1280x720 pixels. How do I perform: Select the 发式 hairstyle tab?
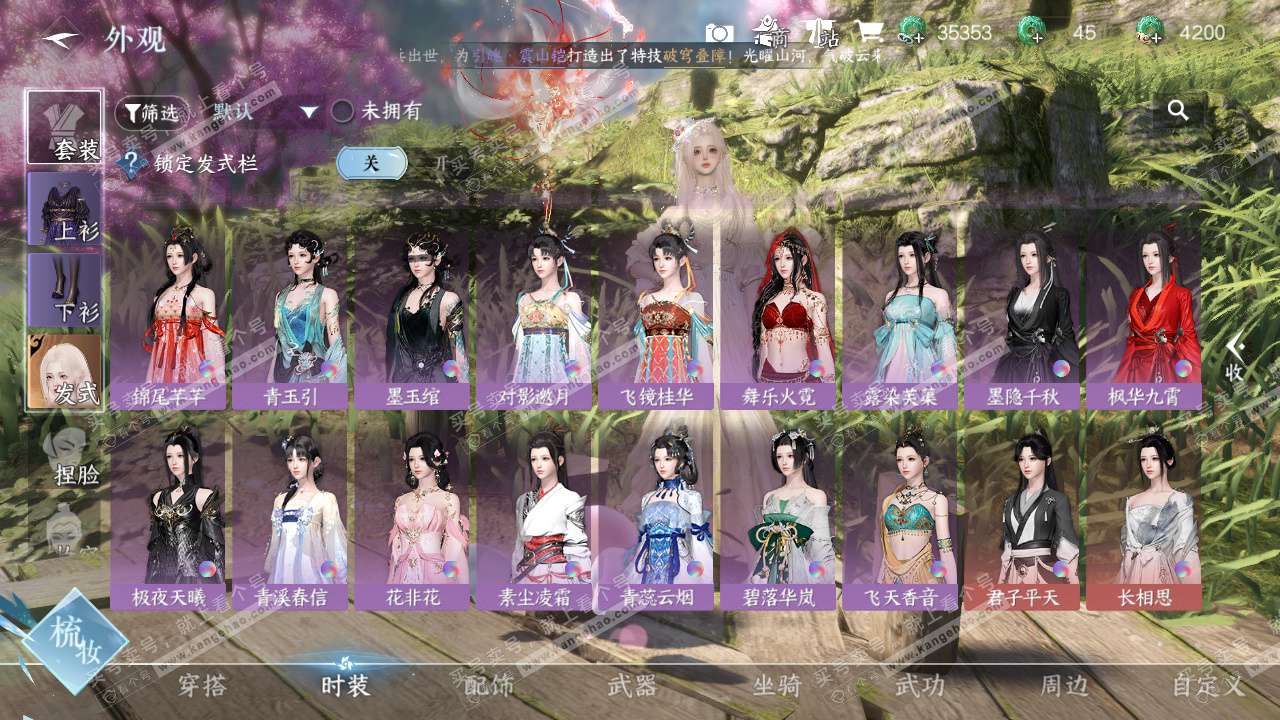click(x=65, y=371)
